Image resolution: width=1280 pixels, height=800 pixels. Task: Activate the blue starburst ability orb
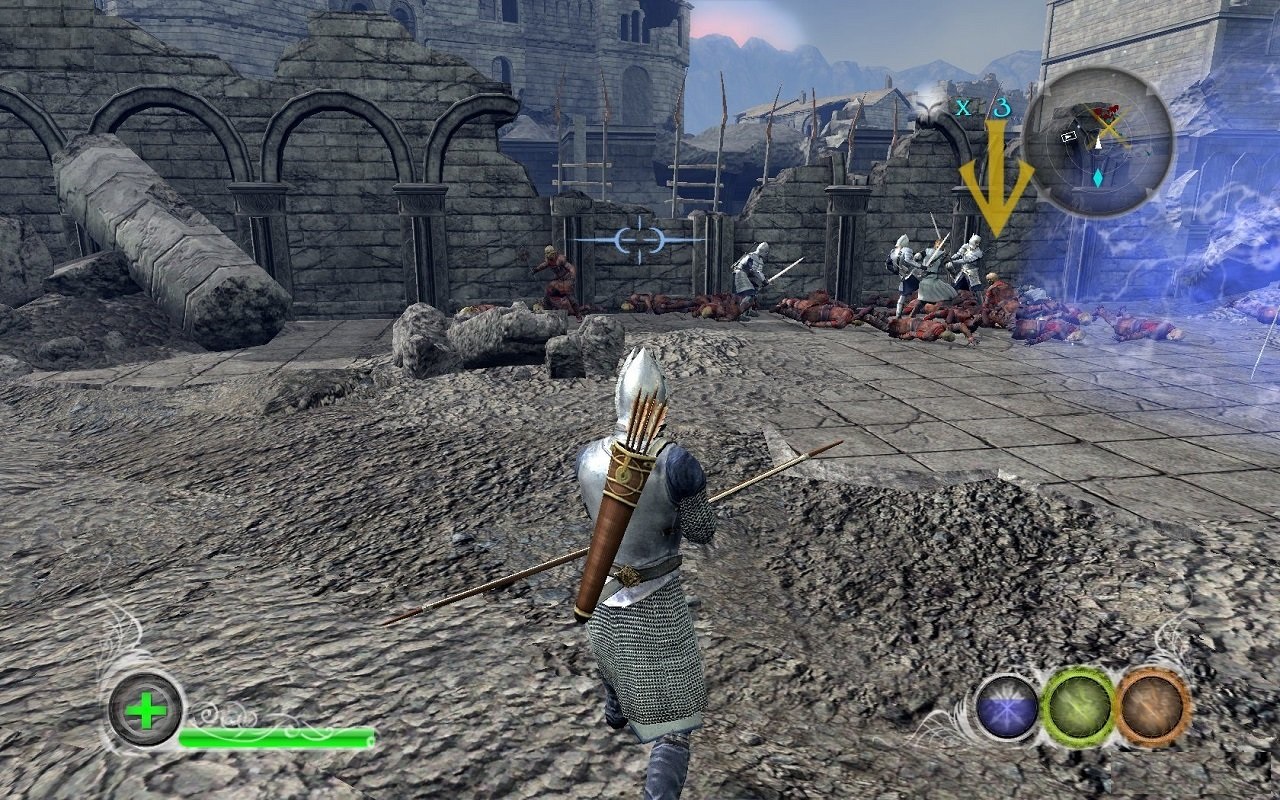coord(1007,707)
